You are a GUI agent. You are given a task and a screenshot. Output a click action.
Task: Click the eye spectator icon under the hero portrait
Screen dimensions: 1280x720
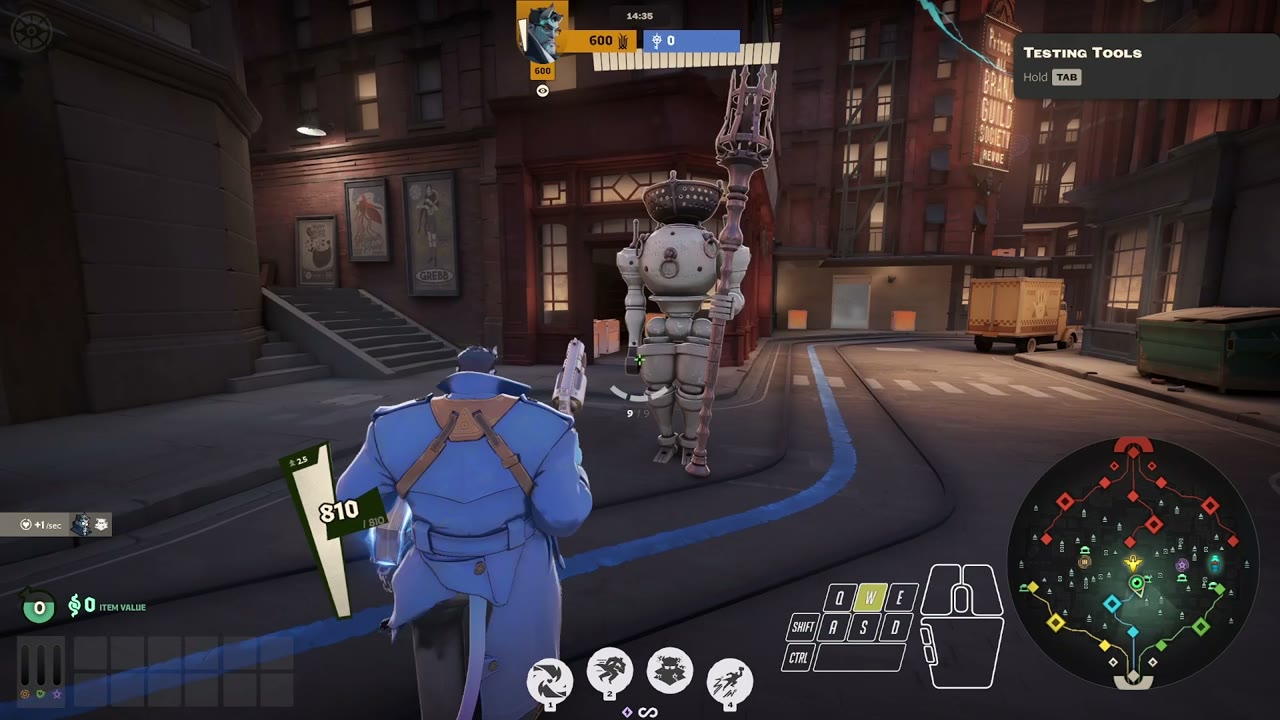coord(543,89)
